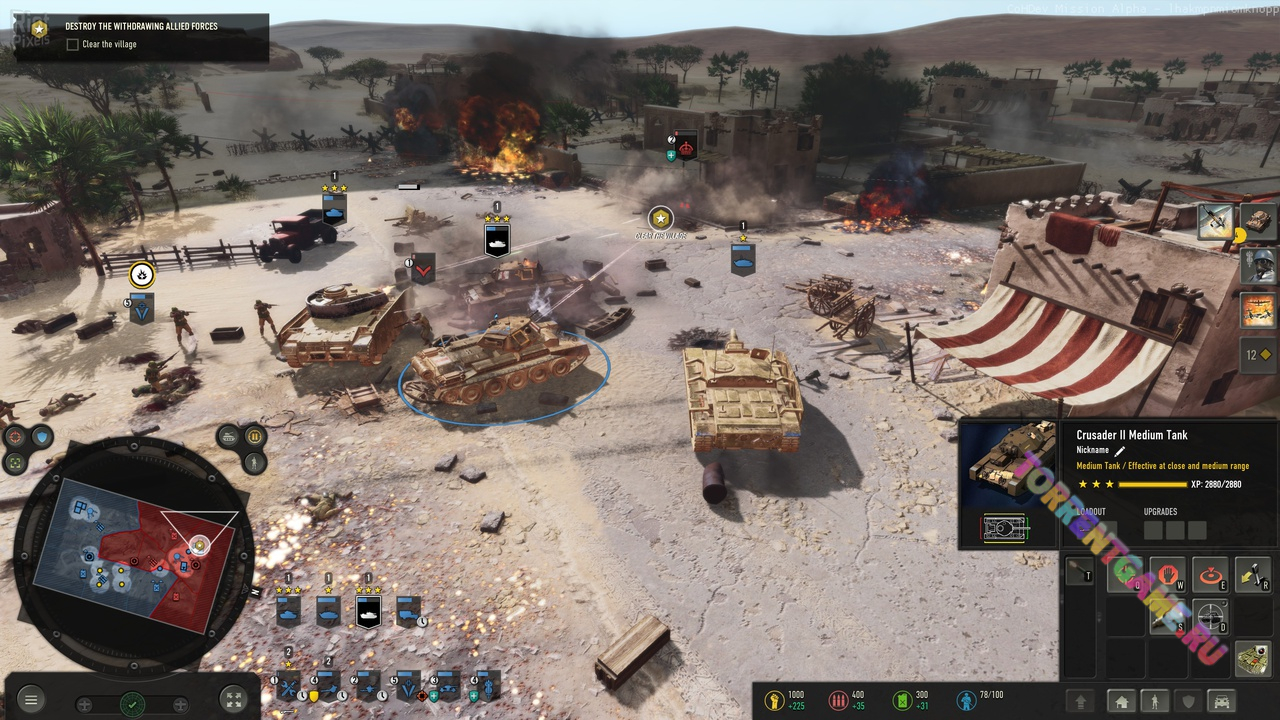1280x720 pixels.
Task: Select the blue shield button above minimap
Action: [41, 437]
